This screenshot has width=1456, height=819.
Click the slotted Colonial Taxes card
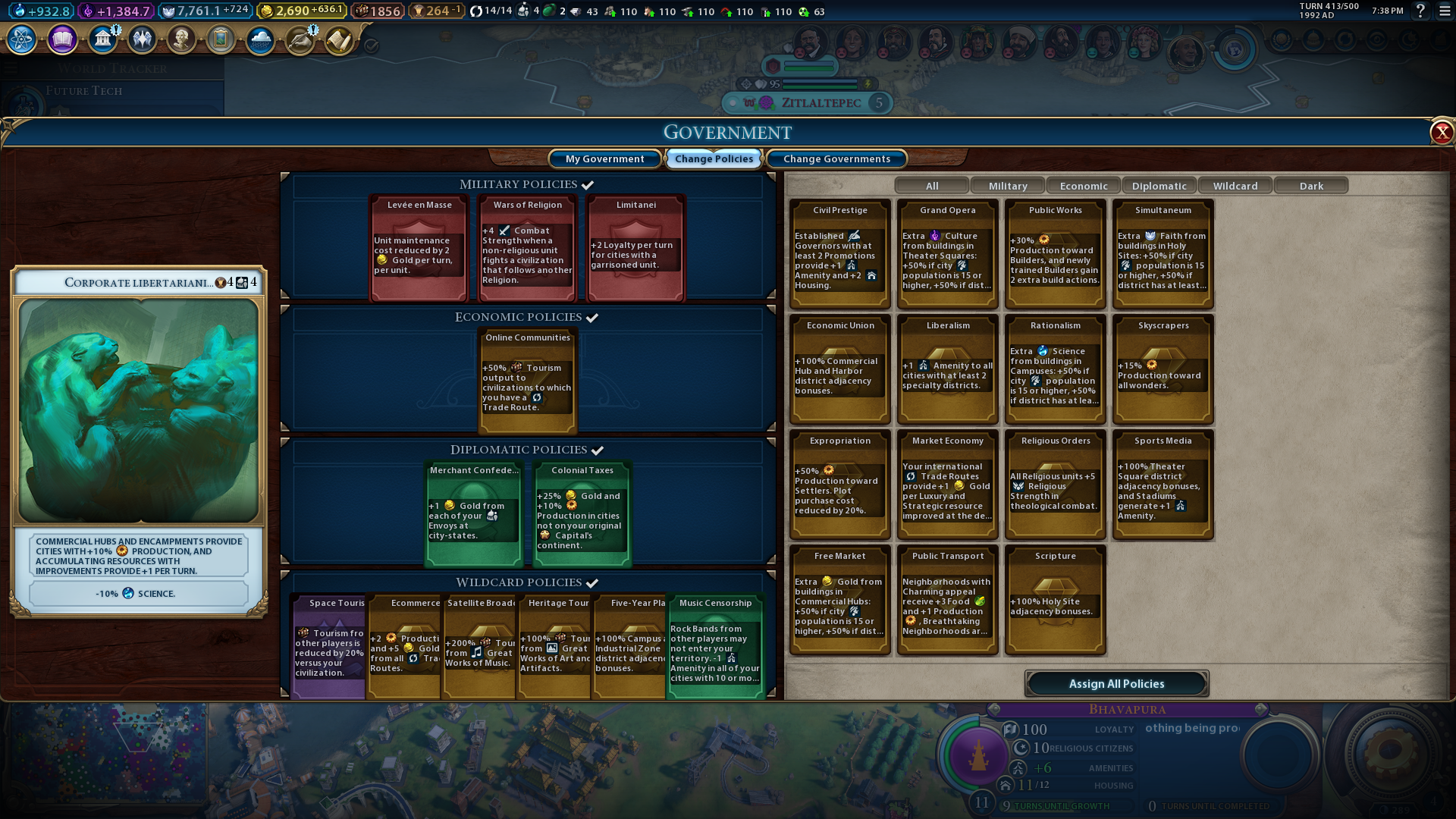coord(582,513)
